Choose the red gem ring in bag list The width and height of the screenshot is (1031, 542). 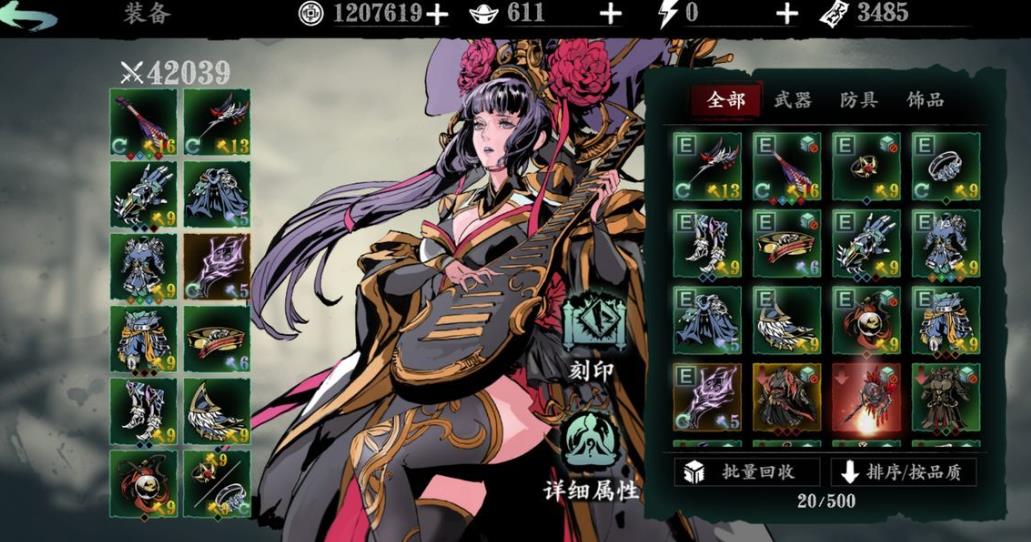pyautogui.click(x=865, y=166)
